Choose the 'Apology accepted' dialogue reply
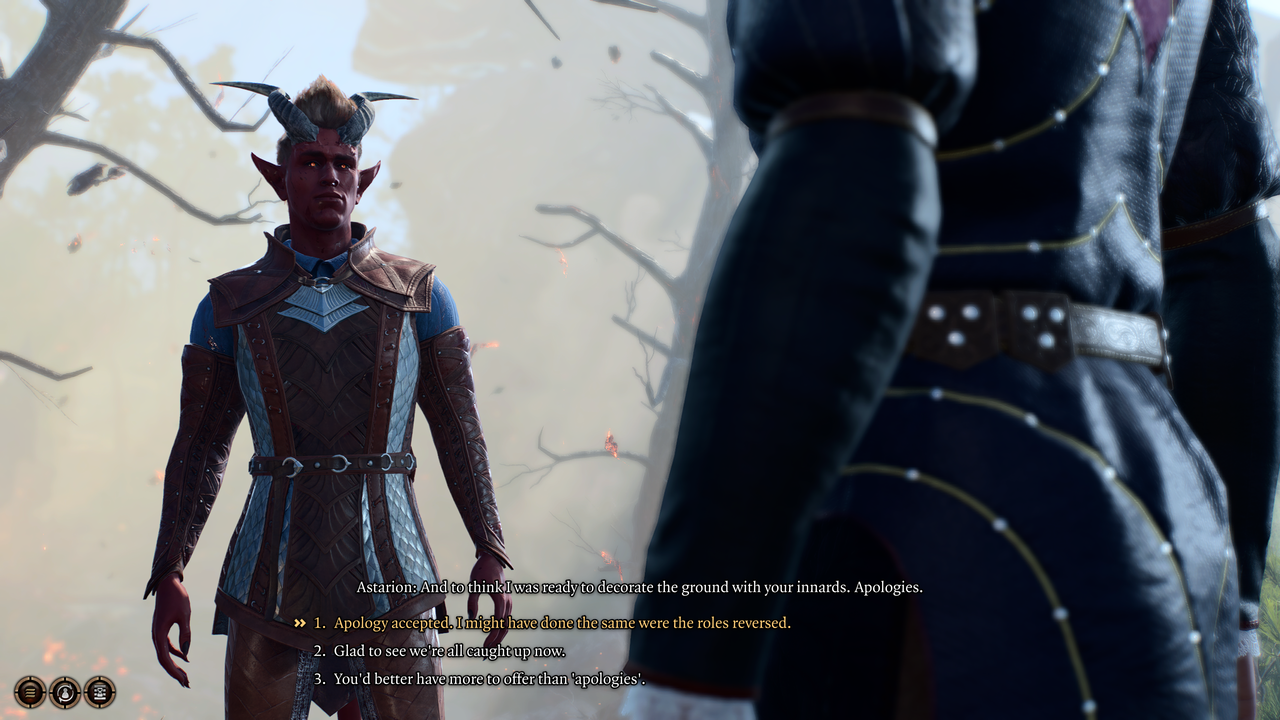The height and width of the screenshot is (720, 1280). tap(561, 623)
